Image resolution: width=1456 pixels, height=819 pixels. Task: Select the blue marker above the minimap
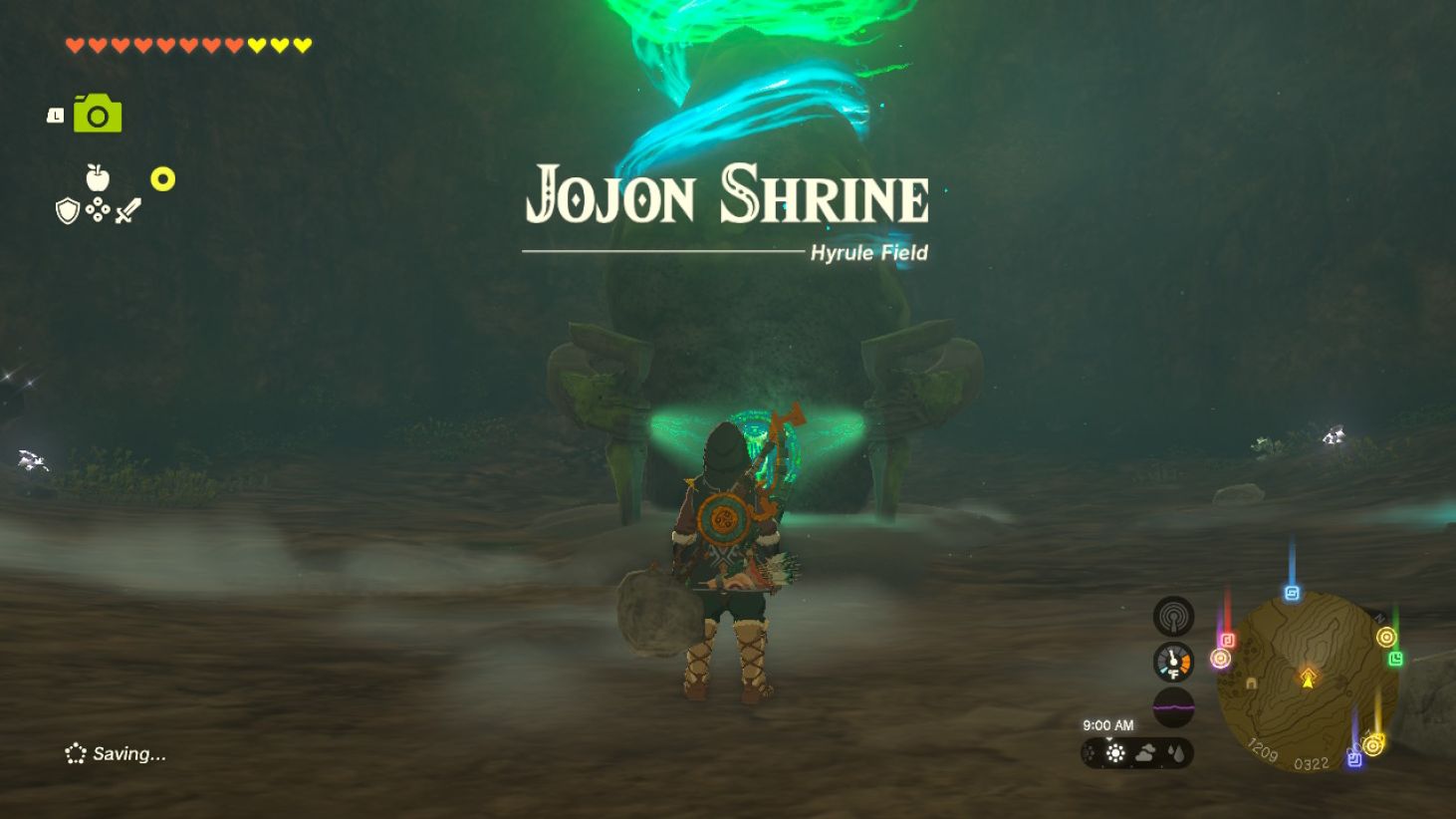click(1293, 591)
